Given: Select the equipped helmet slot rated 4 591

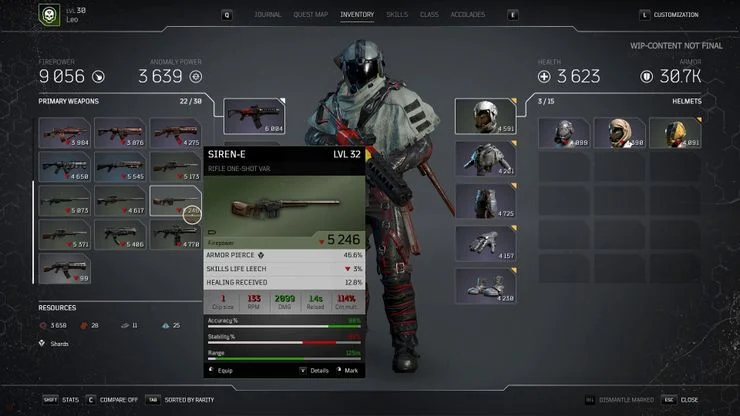Looking at the screenshot, I should click(x=485, y=116).
